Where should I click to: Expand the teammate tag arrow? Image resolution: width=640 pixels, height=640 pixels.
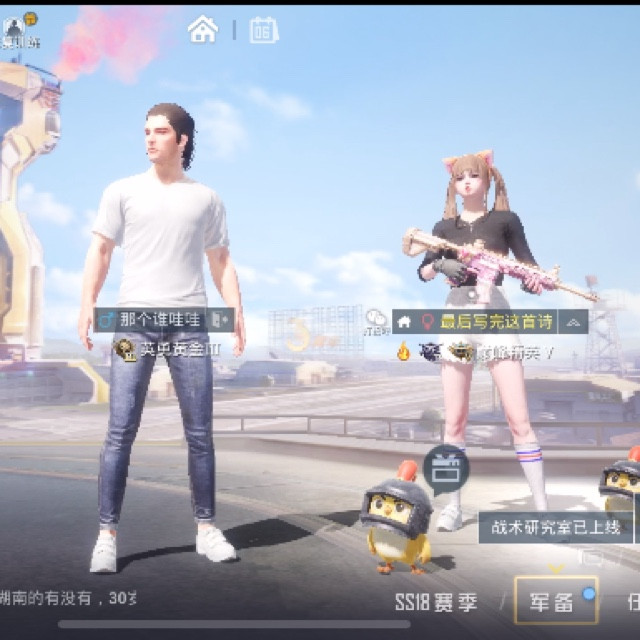point(573,322)
